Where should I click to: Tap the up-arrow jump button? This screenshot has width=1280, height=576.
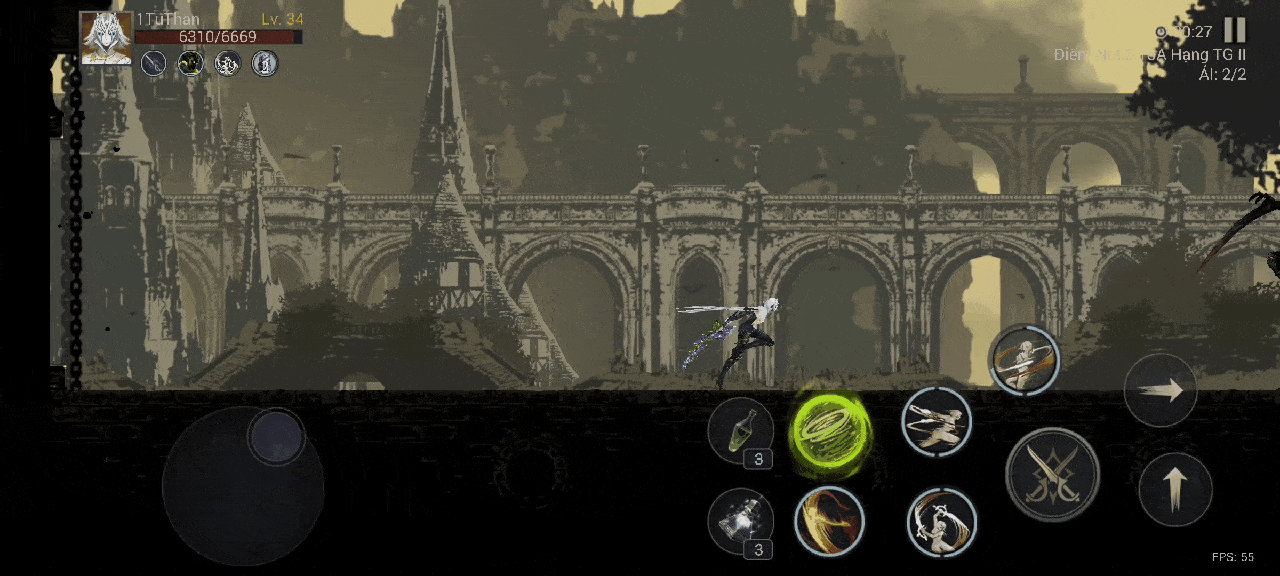[1175, 489]
